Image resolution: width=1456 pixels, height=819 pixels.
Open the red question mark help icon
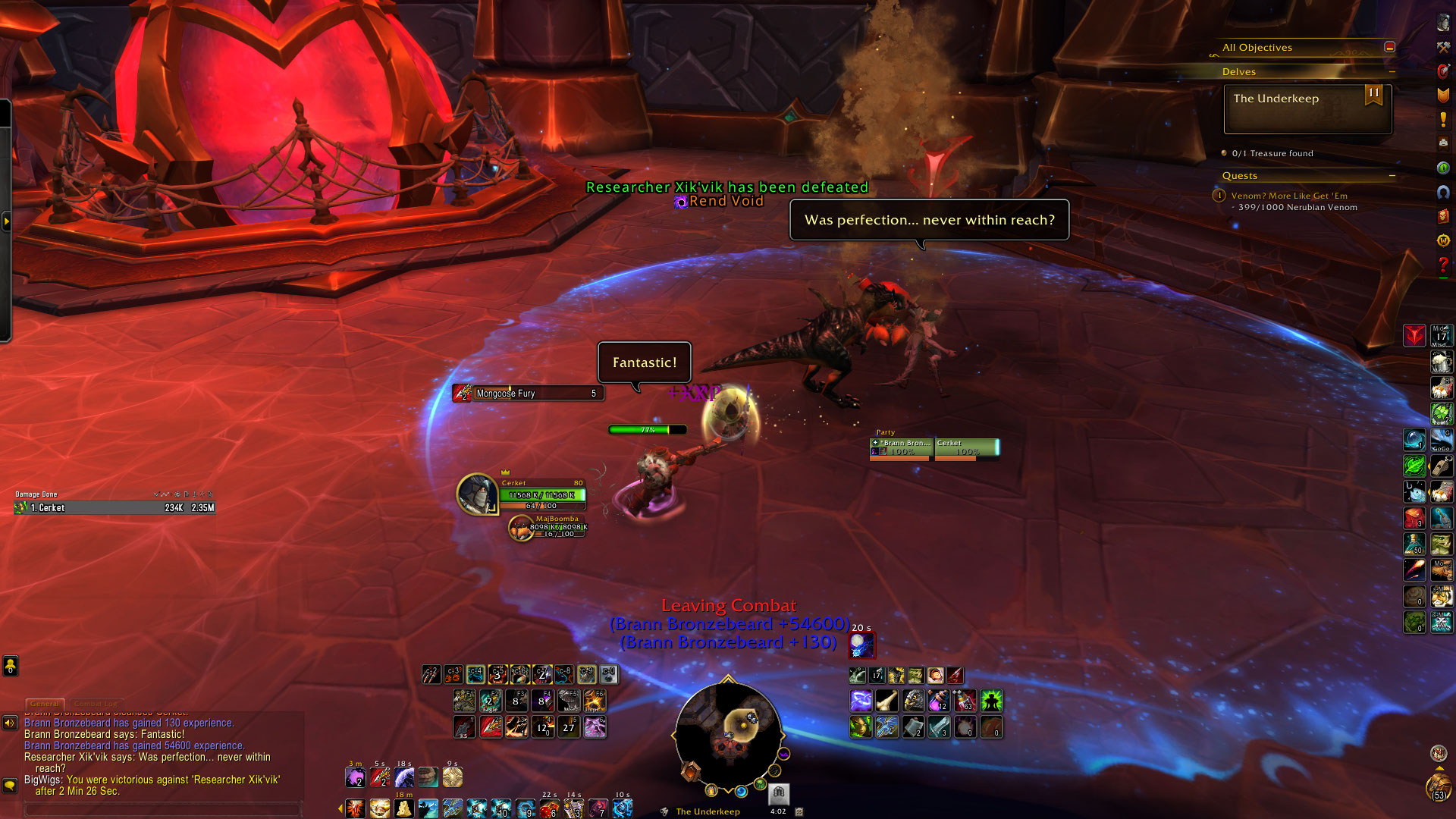coord(1443,265)
